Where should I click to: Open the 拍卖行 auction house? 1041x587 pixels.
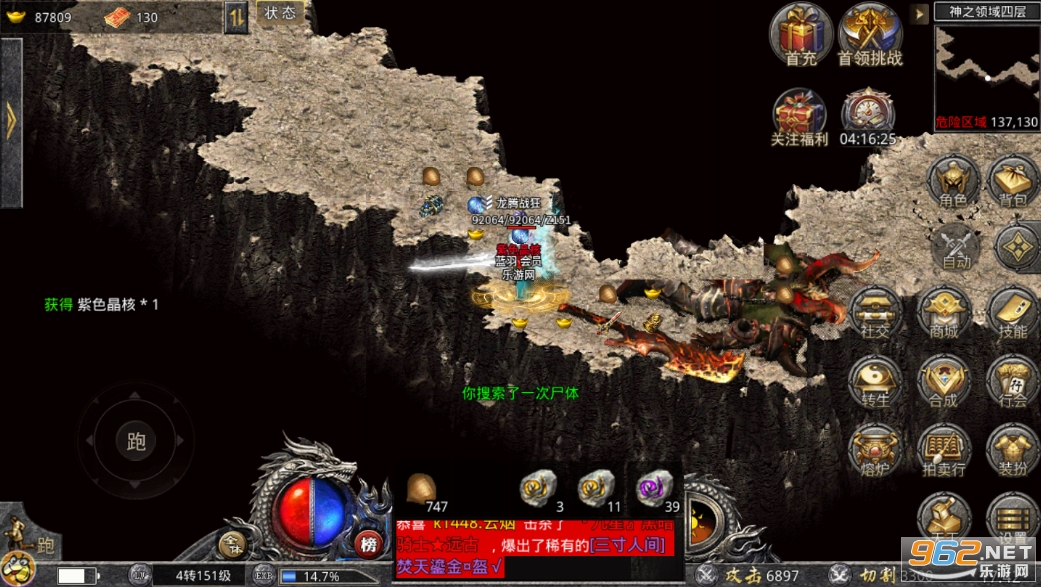943,450
